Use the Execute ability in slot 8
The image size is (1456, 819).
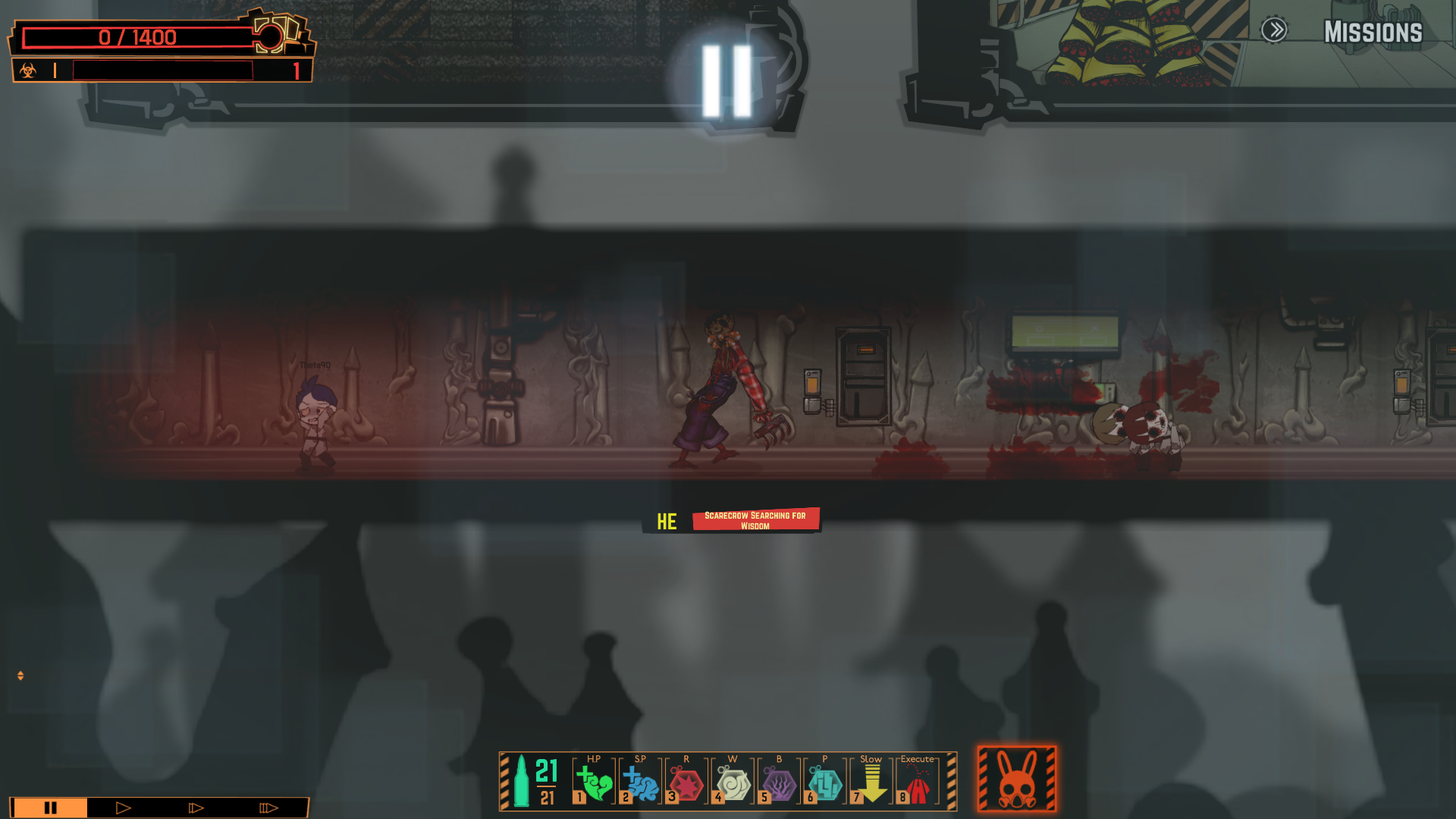918,780
